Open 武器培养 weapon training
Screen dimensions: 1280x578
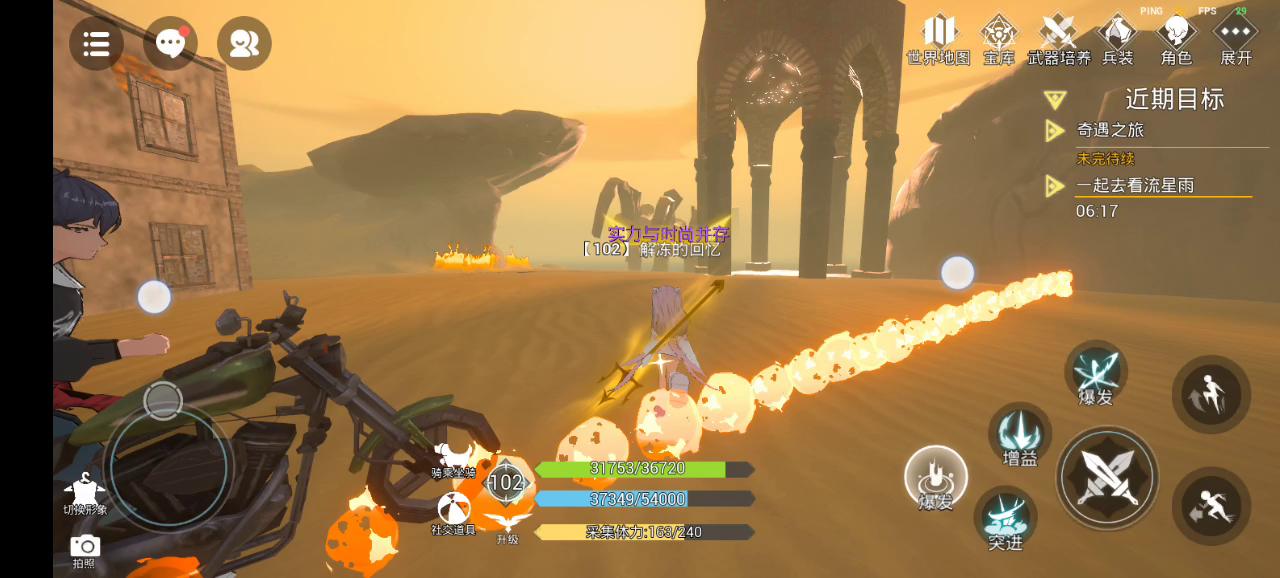[1058, 37]
